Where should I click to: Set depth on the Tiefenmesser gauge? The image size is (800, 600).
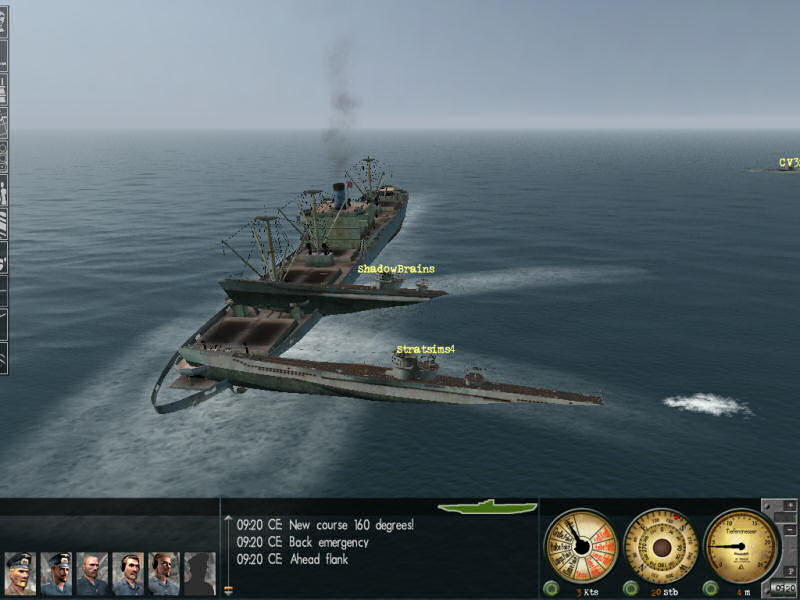[x=740, y=546]
